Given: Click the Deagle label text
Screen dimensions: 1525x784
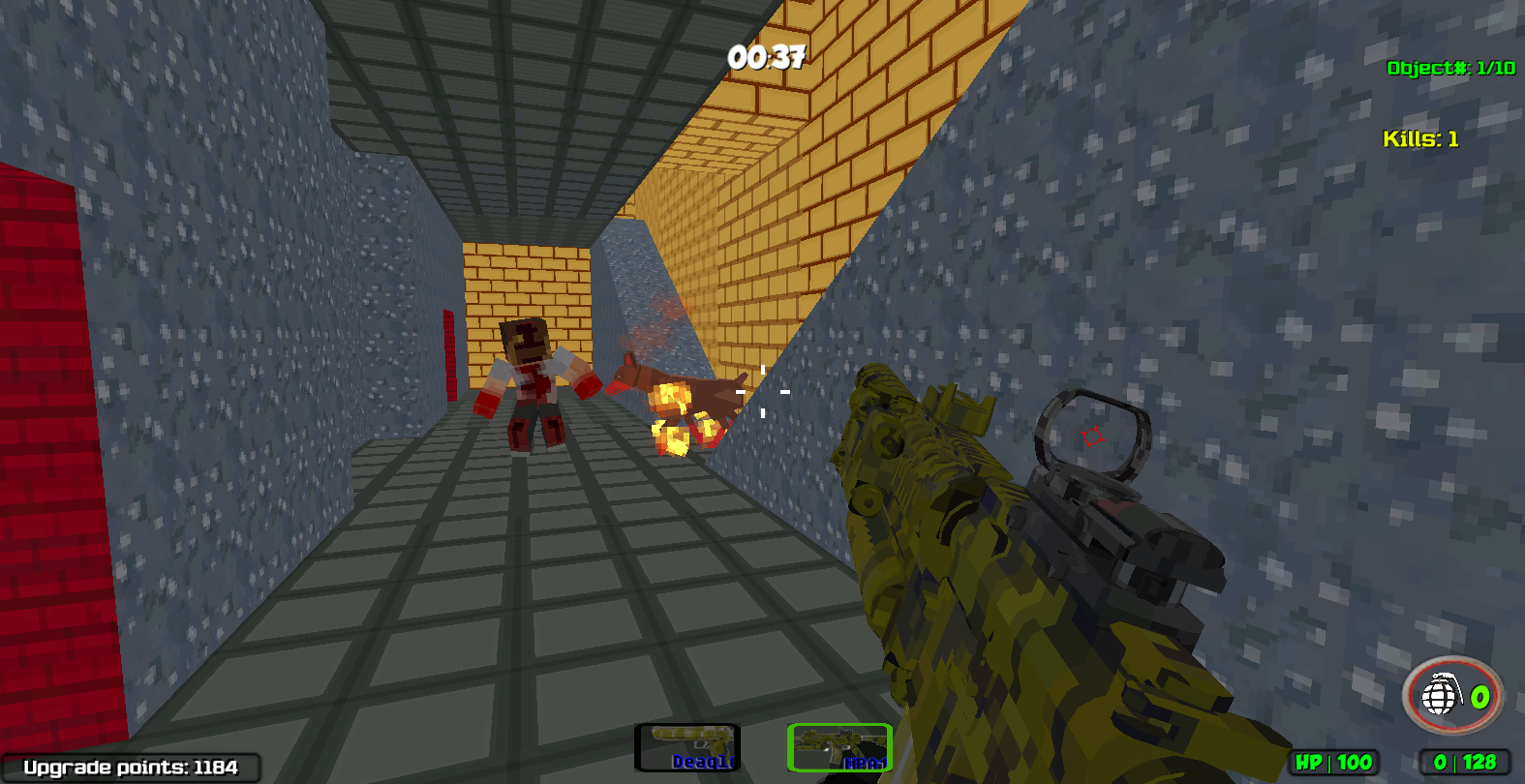Looking at the screenshot, I should 704,761.
